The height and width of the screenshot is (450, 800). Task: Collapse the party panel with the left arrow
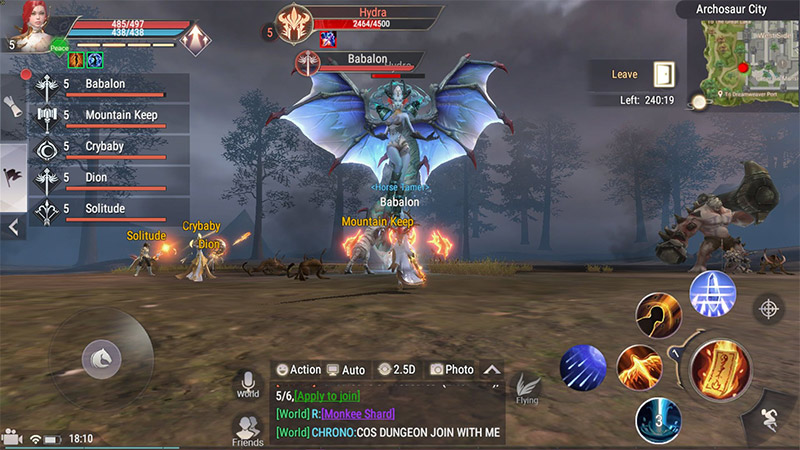(14, 228)
